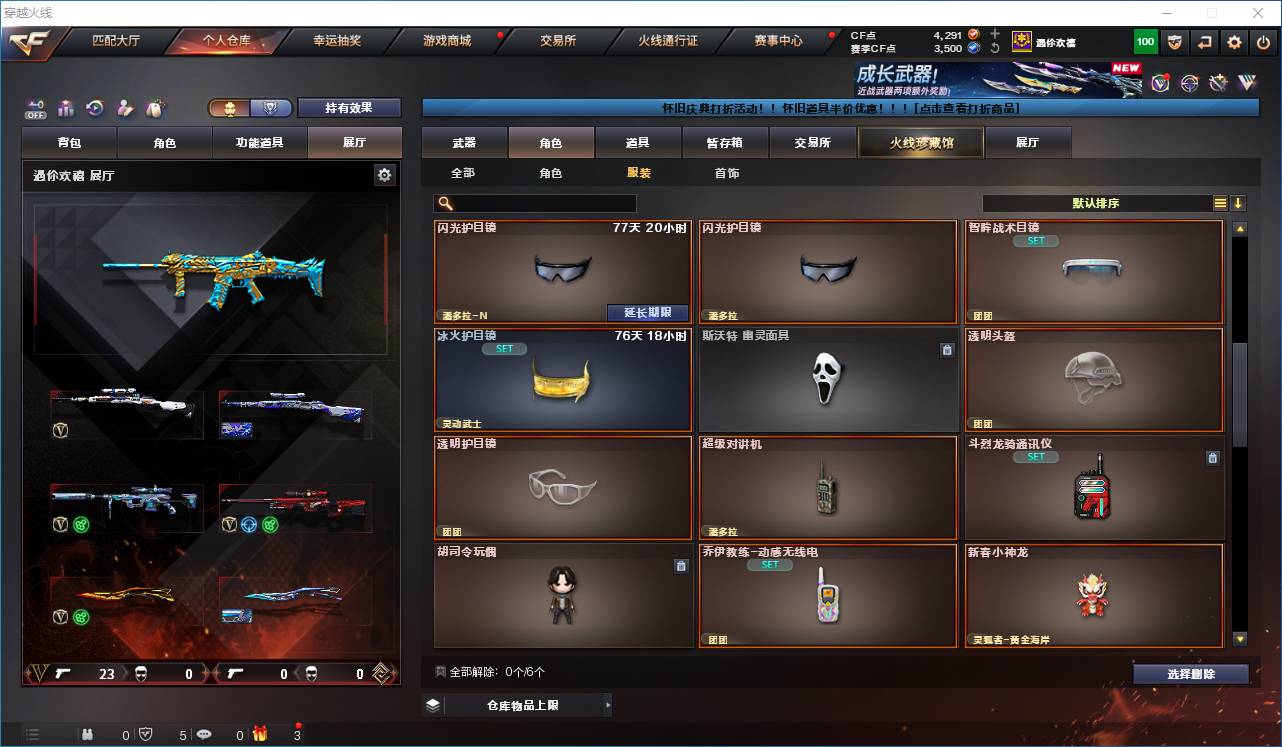1282x747 pixels.
Task: Enable SET on the 冰火护目镜 item
Action: (x=504, y=348)
